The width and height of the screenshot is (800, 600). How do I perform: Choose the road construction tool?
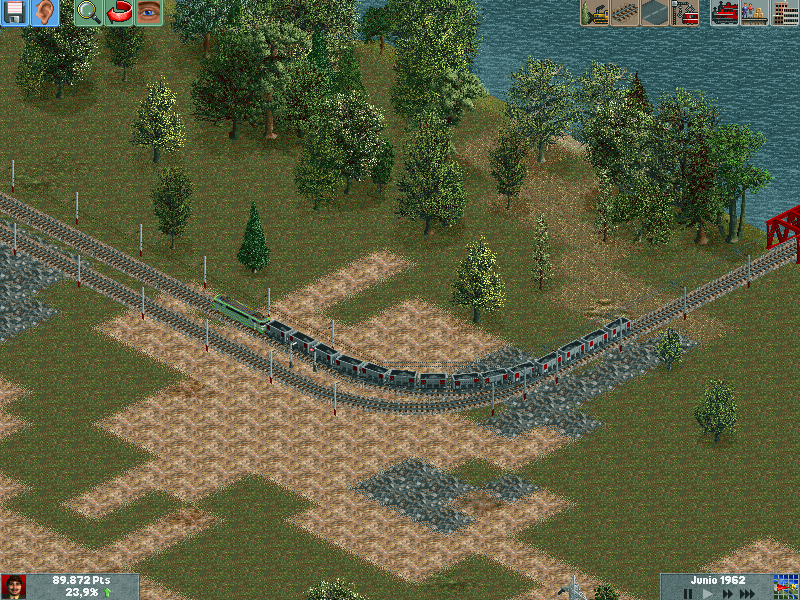(x=656, y=13)
